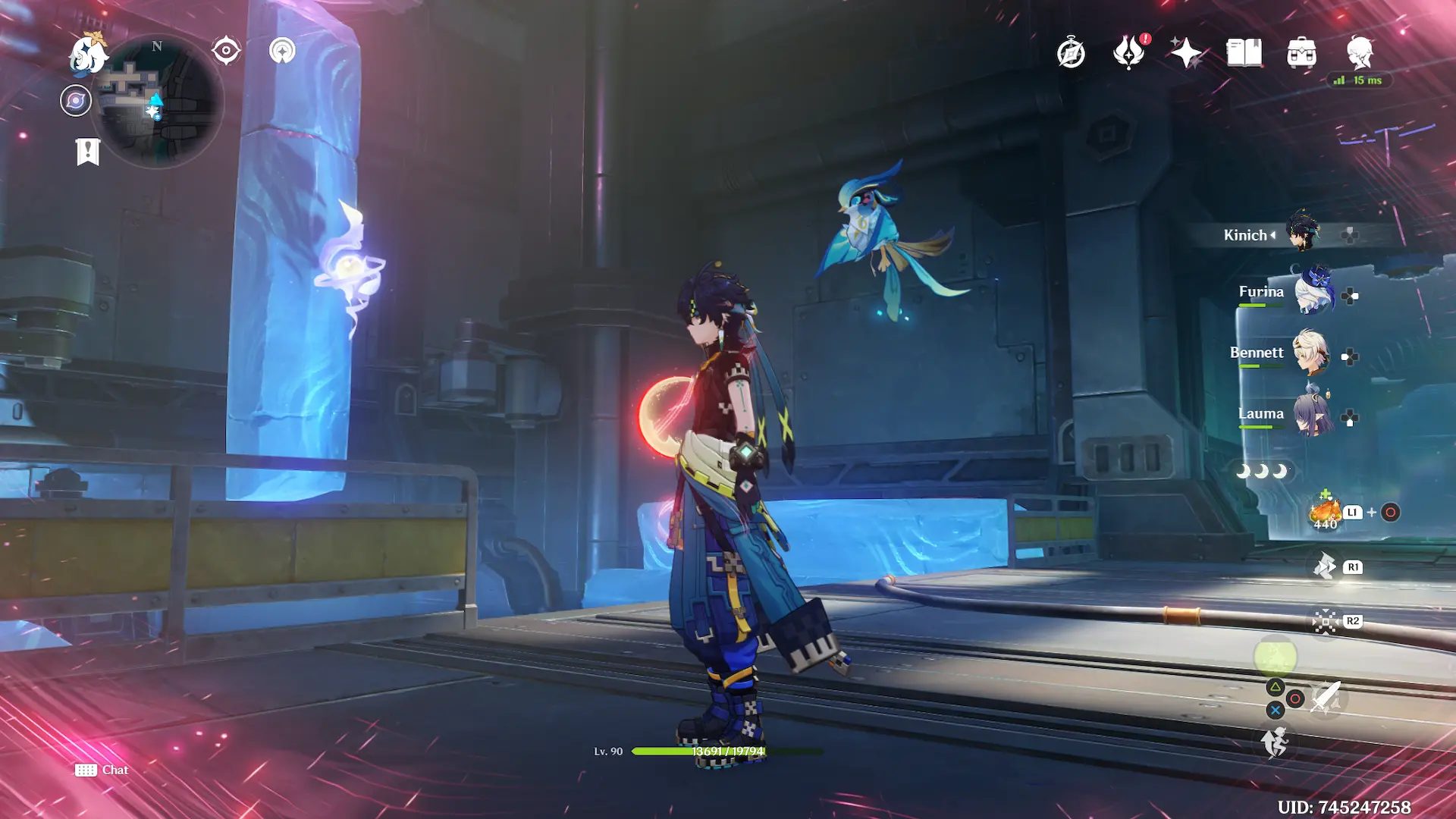Open the adventurer handbook book icon
This screenshot has height=819, width=1456.
pyautogui.click(x=1244, y=53)
